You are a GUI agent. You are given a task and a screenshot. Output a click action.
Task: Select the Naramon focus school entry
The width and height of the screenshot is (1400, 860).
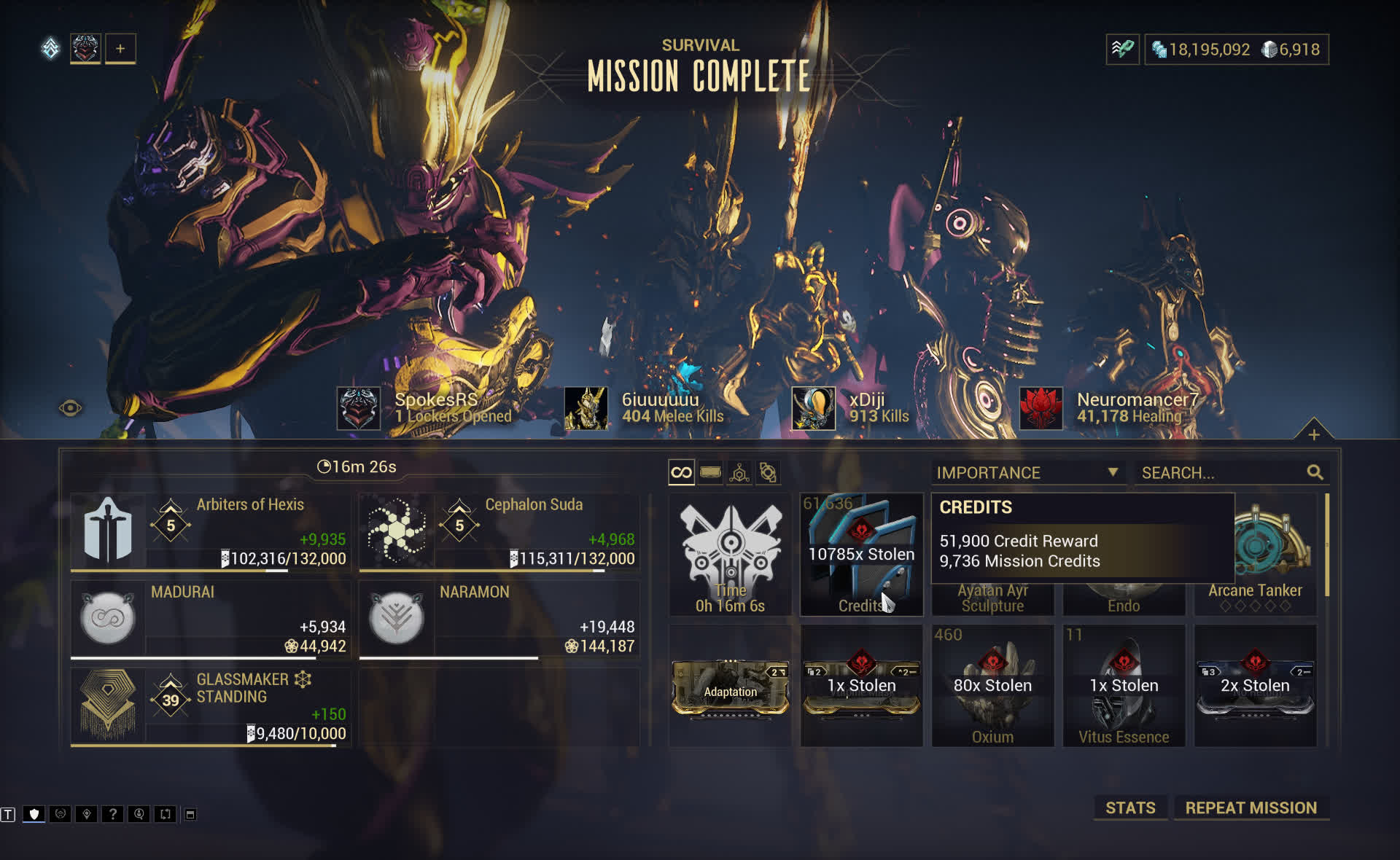coord(499,619)
